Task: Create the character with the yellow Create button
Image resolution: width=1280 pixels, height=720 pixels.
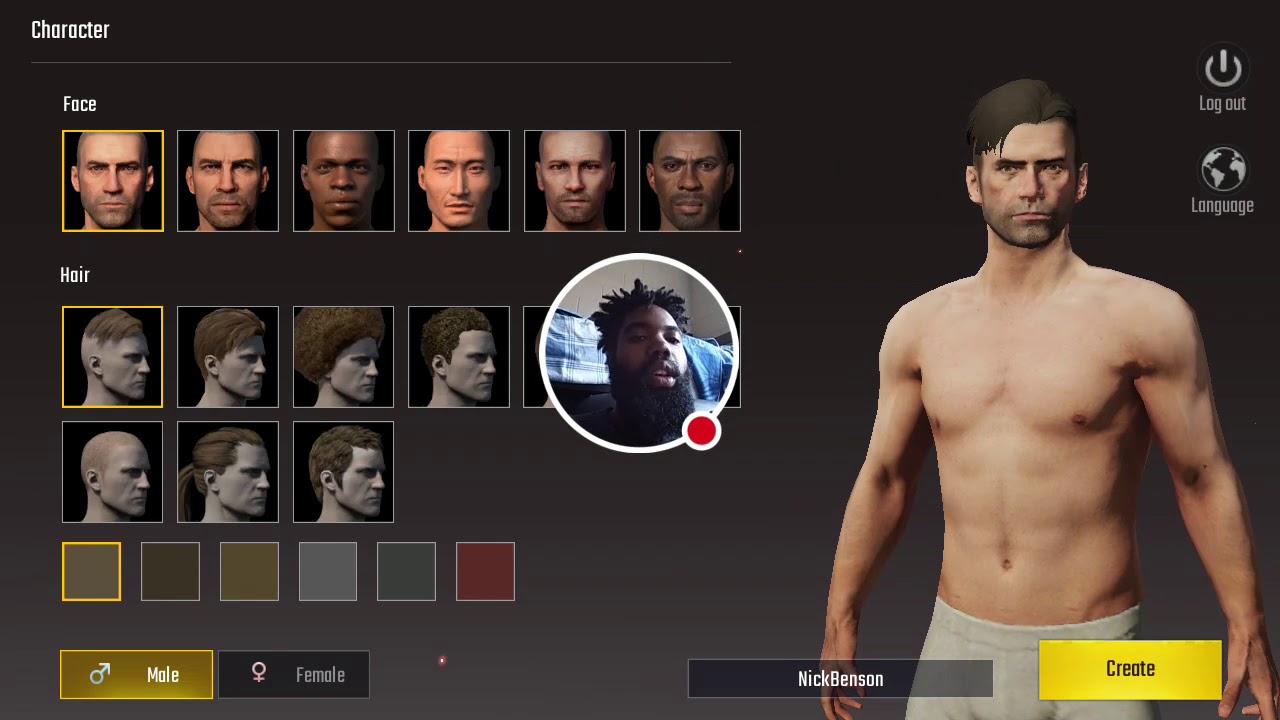Action: (x=1130, y=669)
